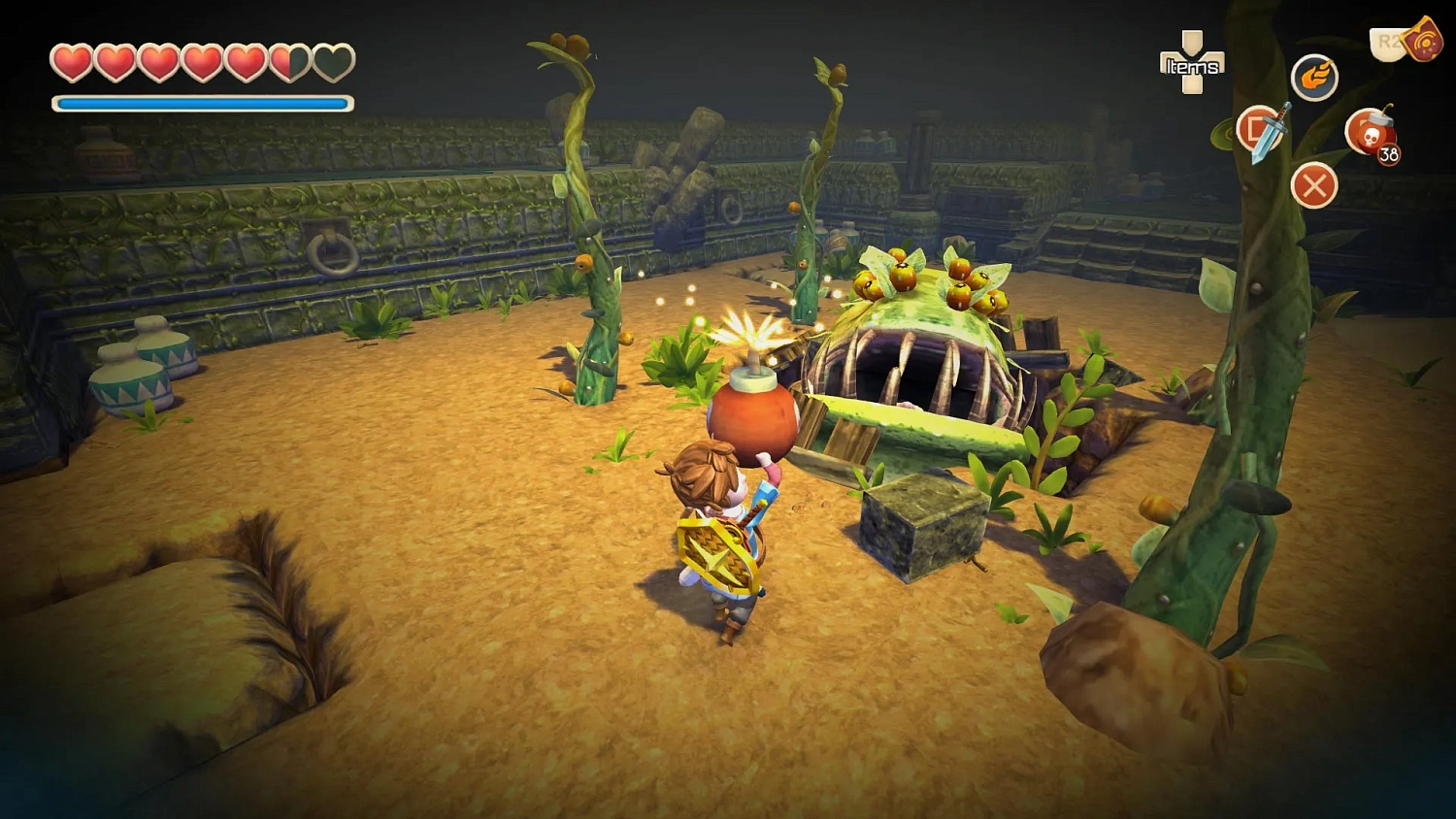Click the horn emblem next to R2
Image resolution: width=1456 pixels, height=819 pixels.
pos(1423,42)
